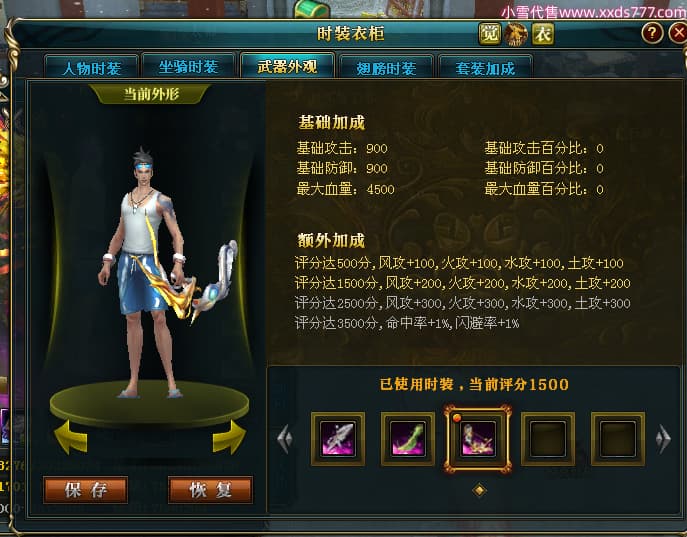Switch to the 人物时装 tab

[x=91, y=68]
